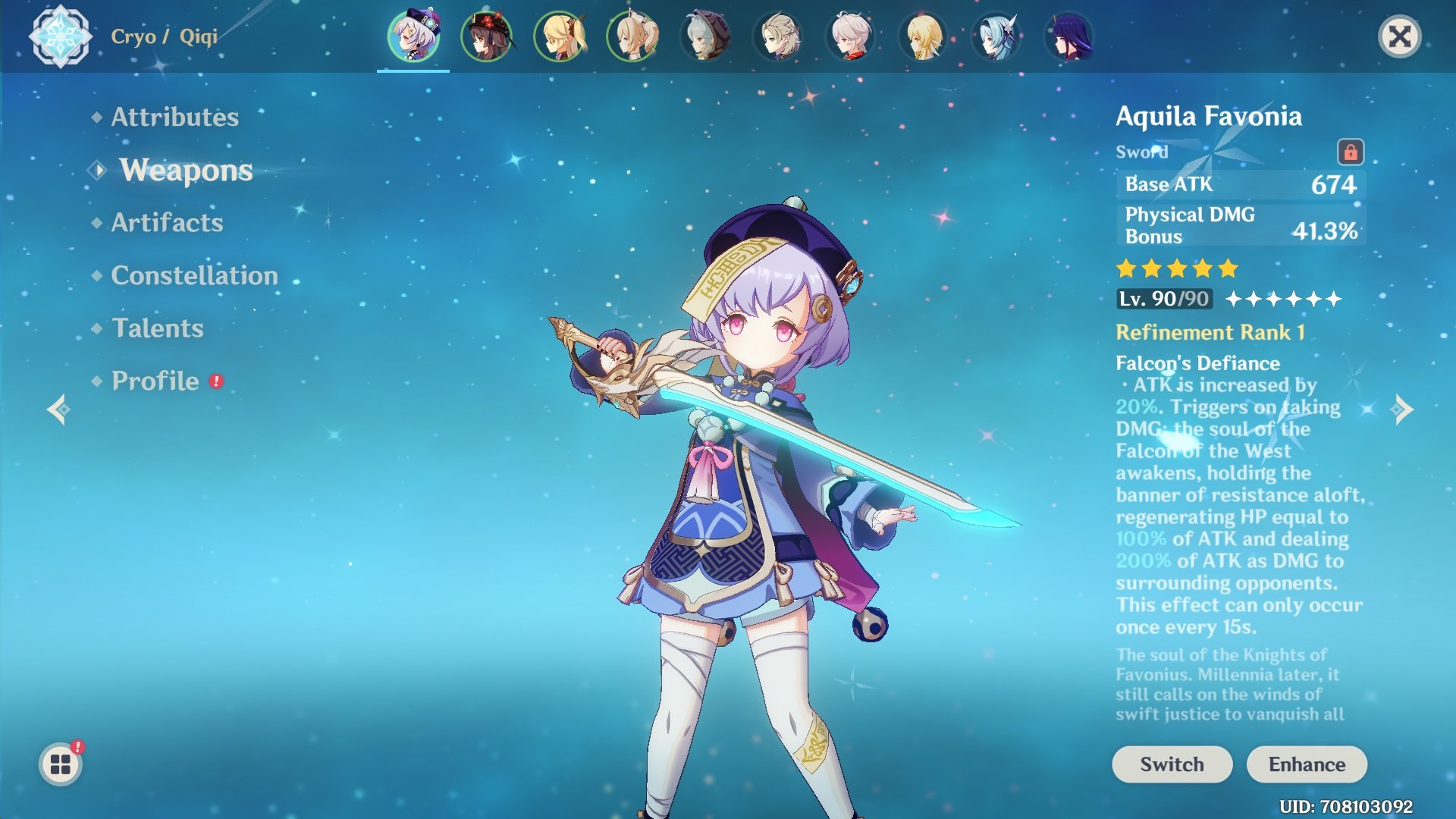This screenshot has height=819, width=1456.
Task: Select Eula's portrait
Action: [996, 36]
